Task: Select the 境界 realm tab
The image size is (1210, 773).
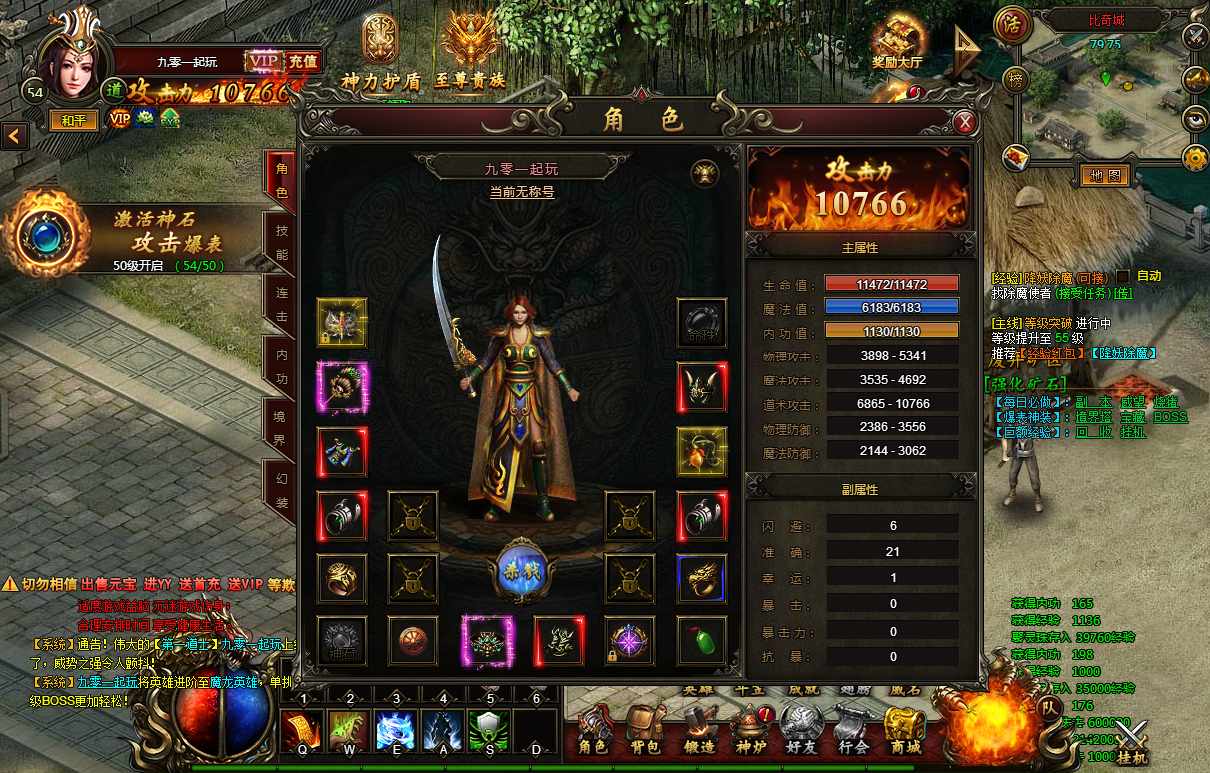Action: pos(282,426)
